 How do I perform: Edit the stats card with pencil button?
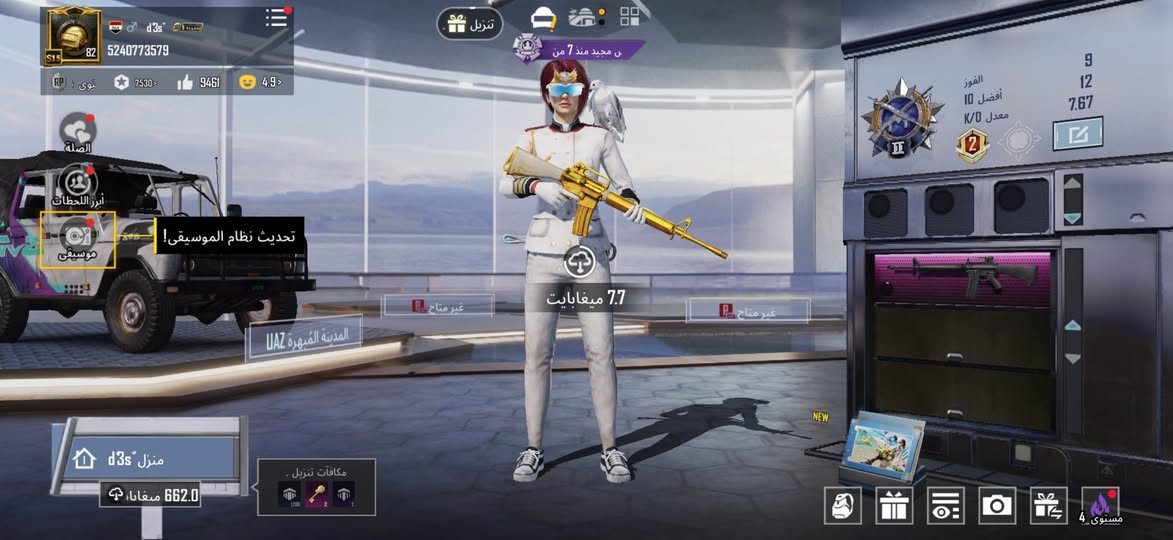(x=1077, y=134)
